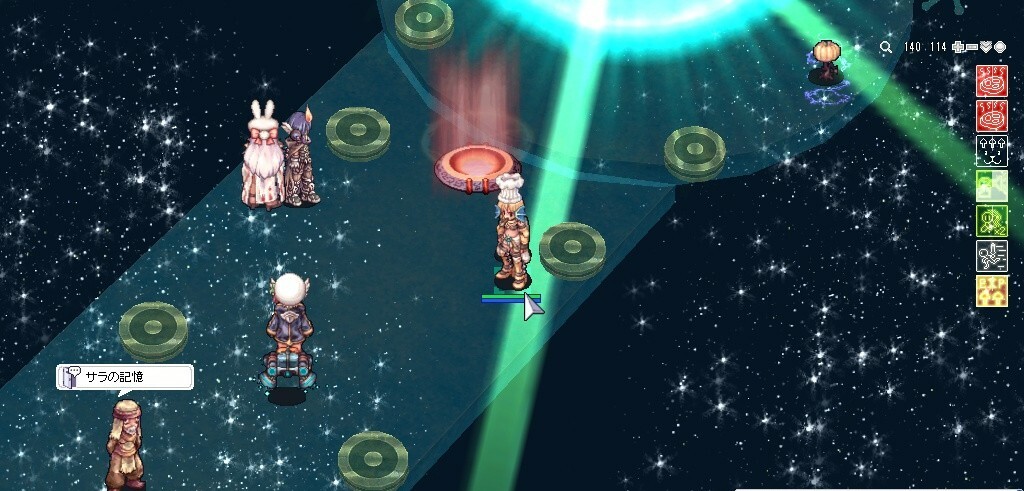
Task: Open the round globe map icon
Action: [x=999, y=47]
